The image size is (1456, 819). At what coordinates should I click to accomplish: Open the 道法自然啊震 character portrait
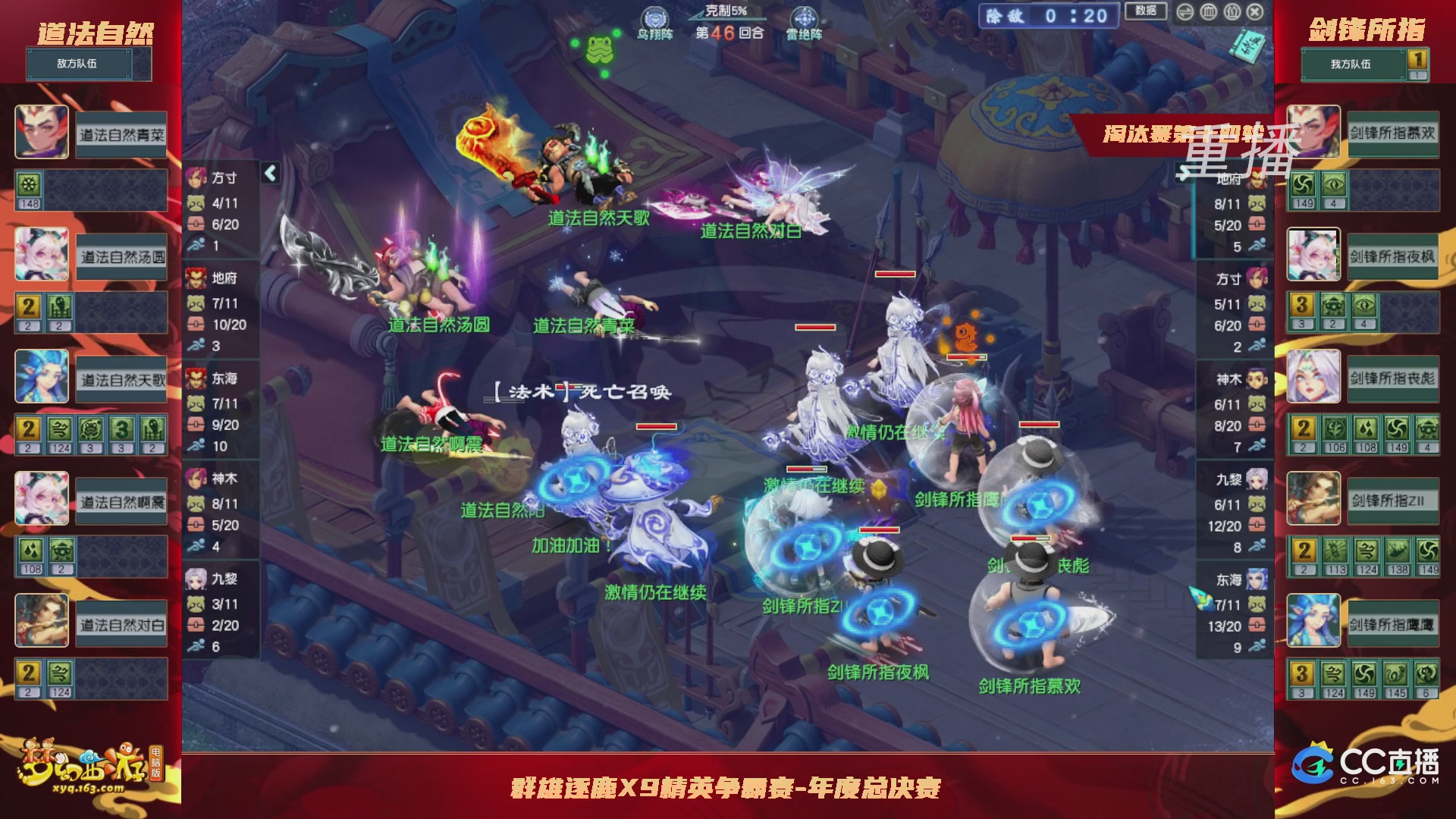tap(42, 497)
